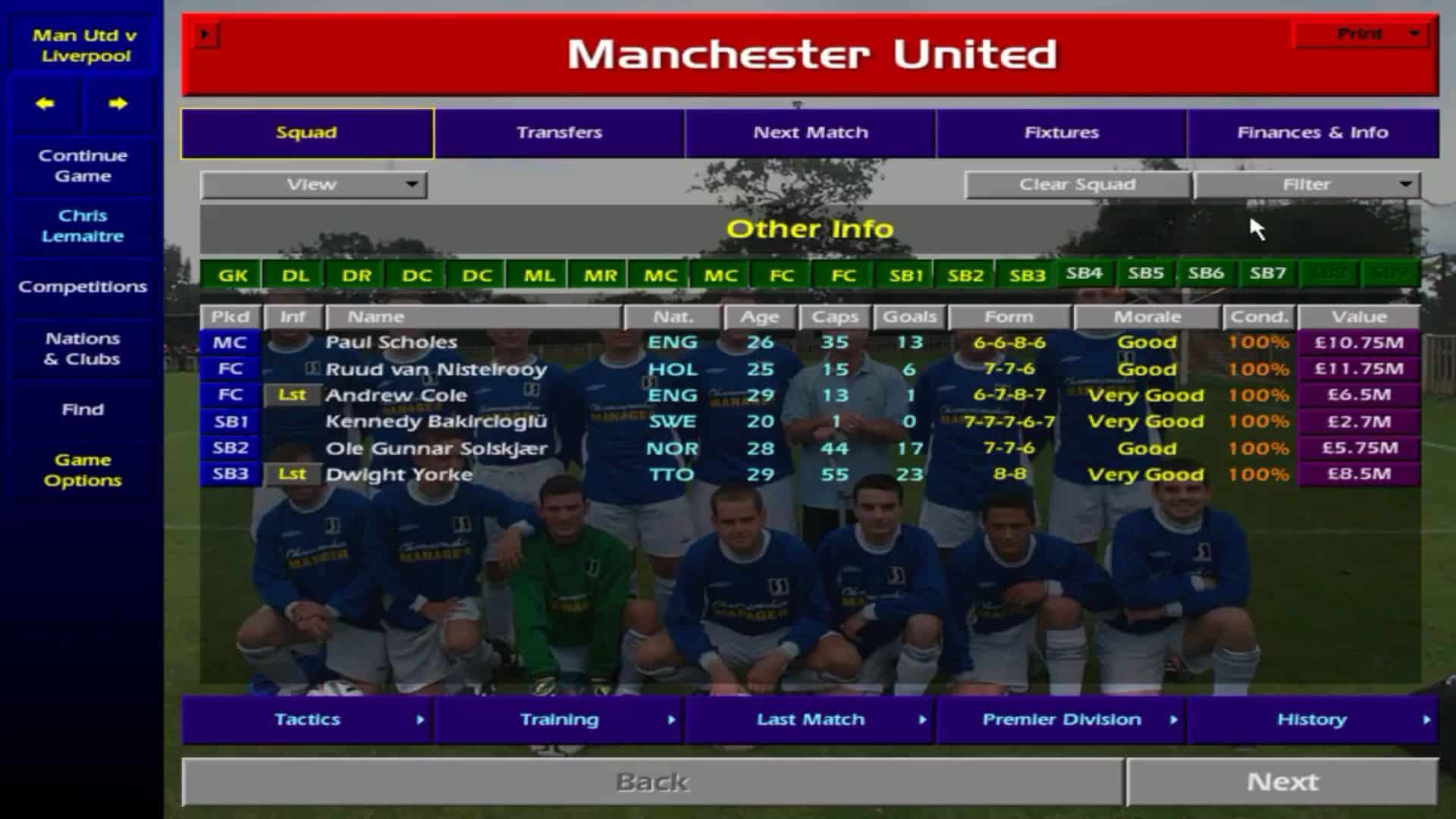Select the Find sidebar option
The width and height of the screenshot is (1456, 819).
pyautogui.click(x=83, y=409)
